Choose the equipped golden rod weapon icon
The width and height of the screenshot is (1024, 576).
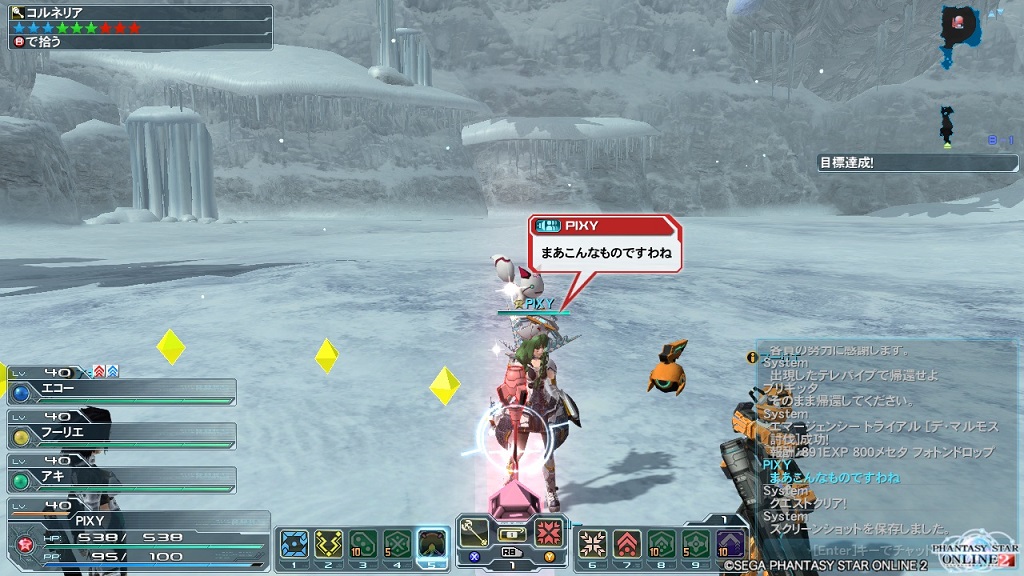pyautogui.click(x=474, y=533)
